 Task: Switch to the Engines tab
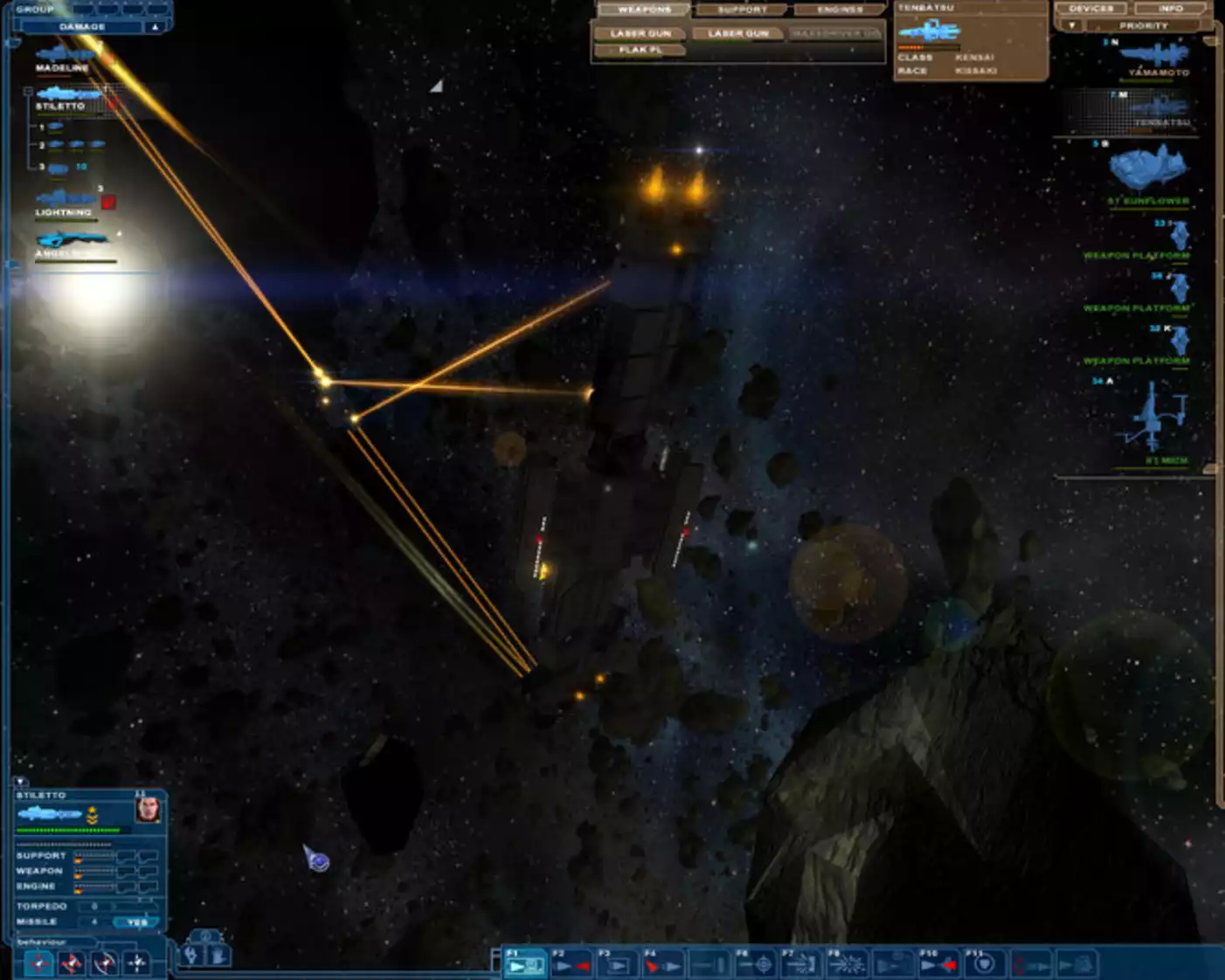(x=839, y=10)
